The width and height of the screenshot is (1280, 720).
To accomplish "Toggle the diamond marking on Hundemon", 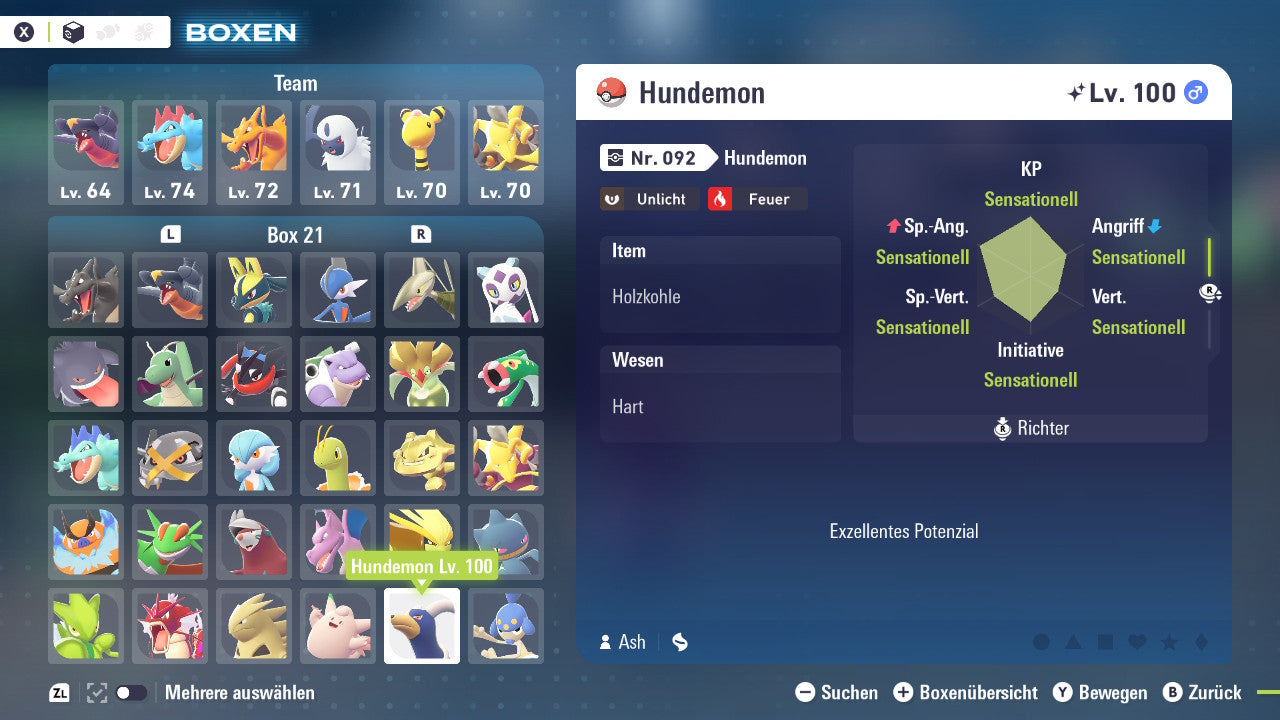I will point(1201,642).
